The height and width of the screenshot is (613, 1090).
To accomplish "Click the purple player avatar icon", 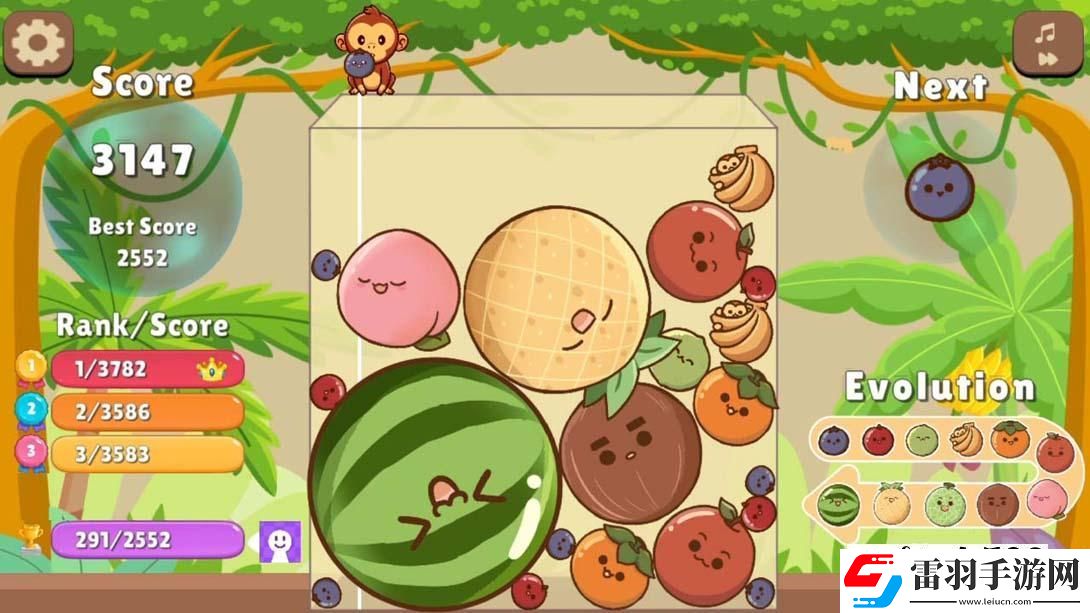I will pos(280,541).
